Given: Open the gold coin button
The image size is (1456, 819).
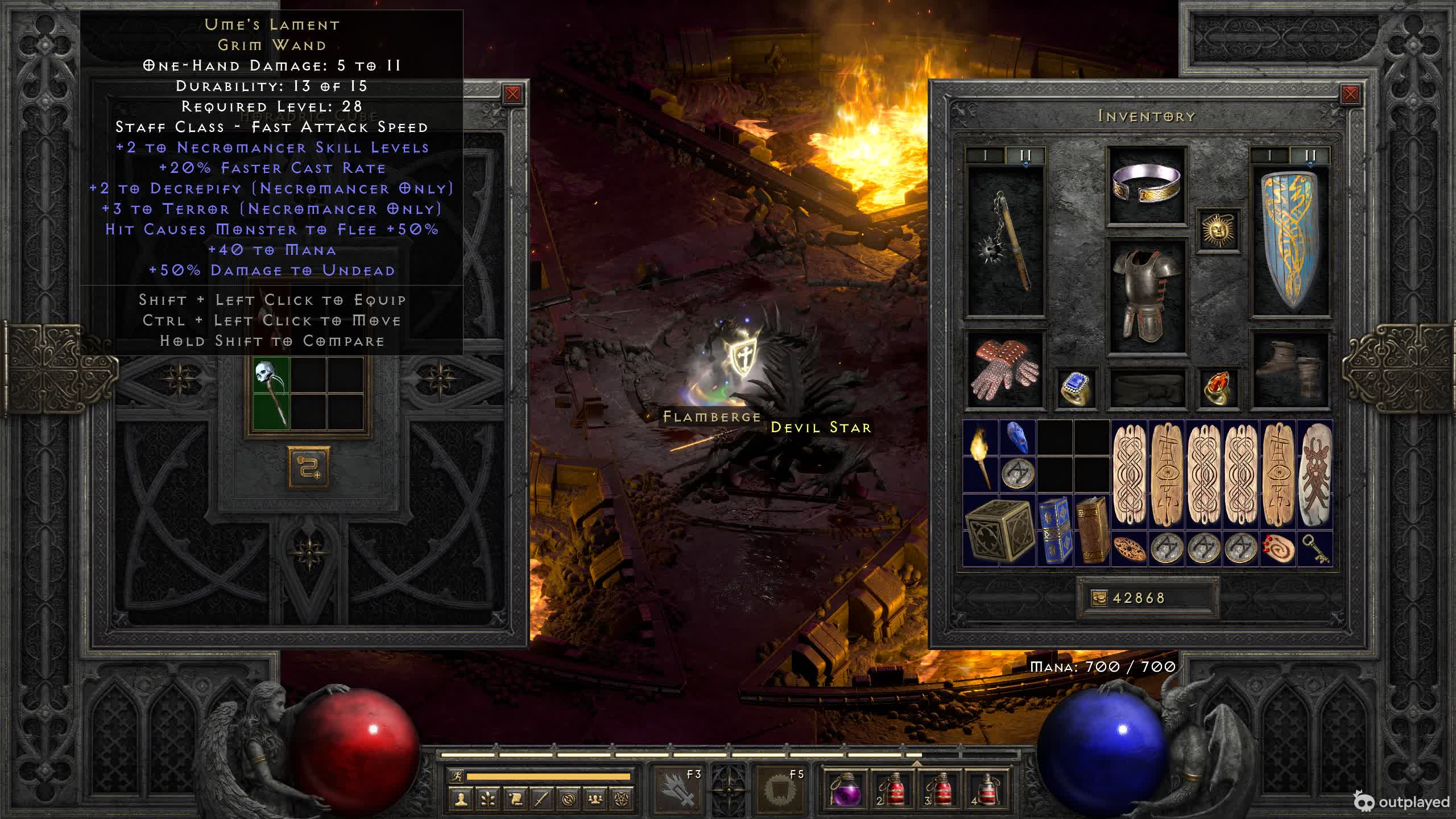Looking at the screenshot, I should click(x=1099, y=598).
